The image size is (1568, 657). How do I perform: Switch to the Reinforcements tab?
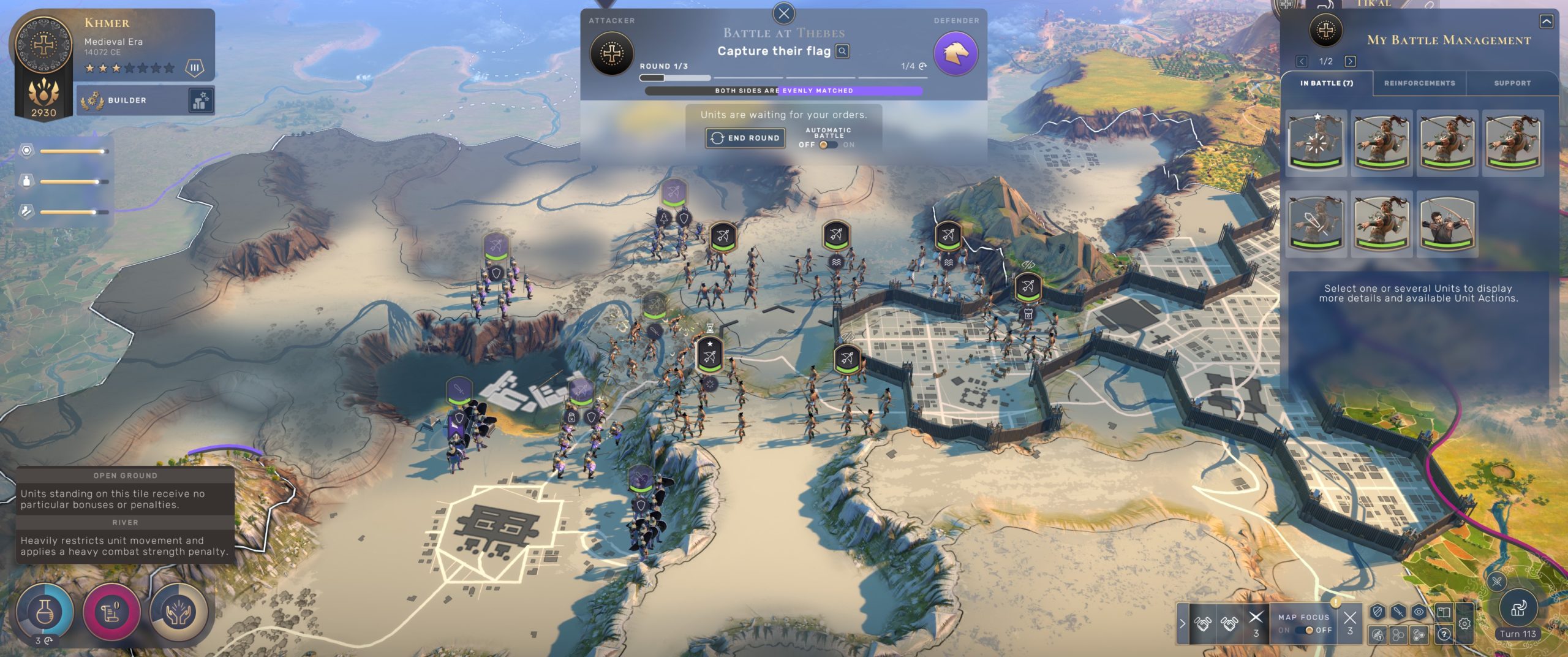pyautogui.click(x=1419, y=83)
